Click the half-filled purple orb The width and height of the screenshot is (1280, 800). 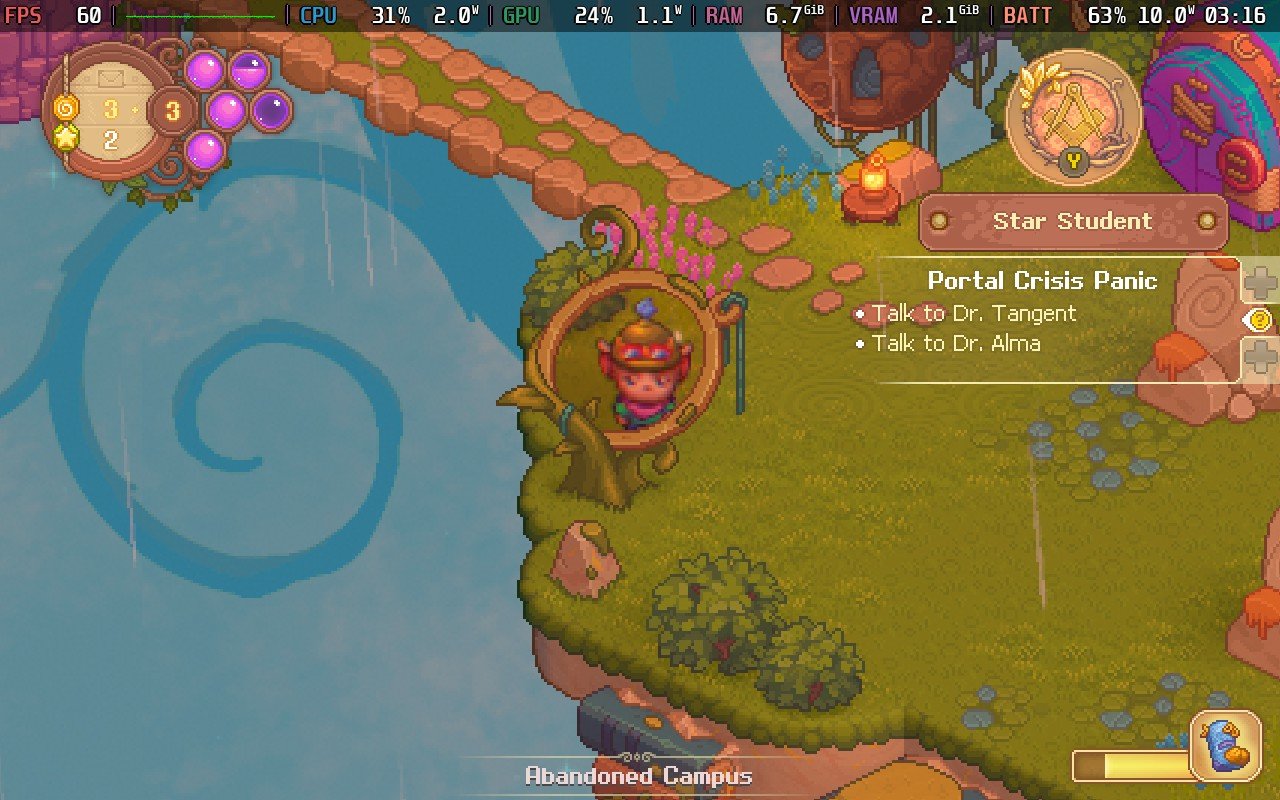point(248,70)
